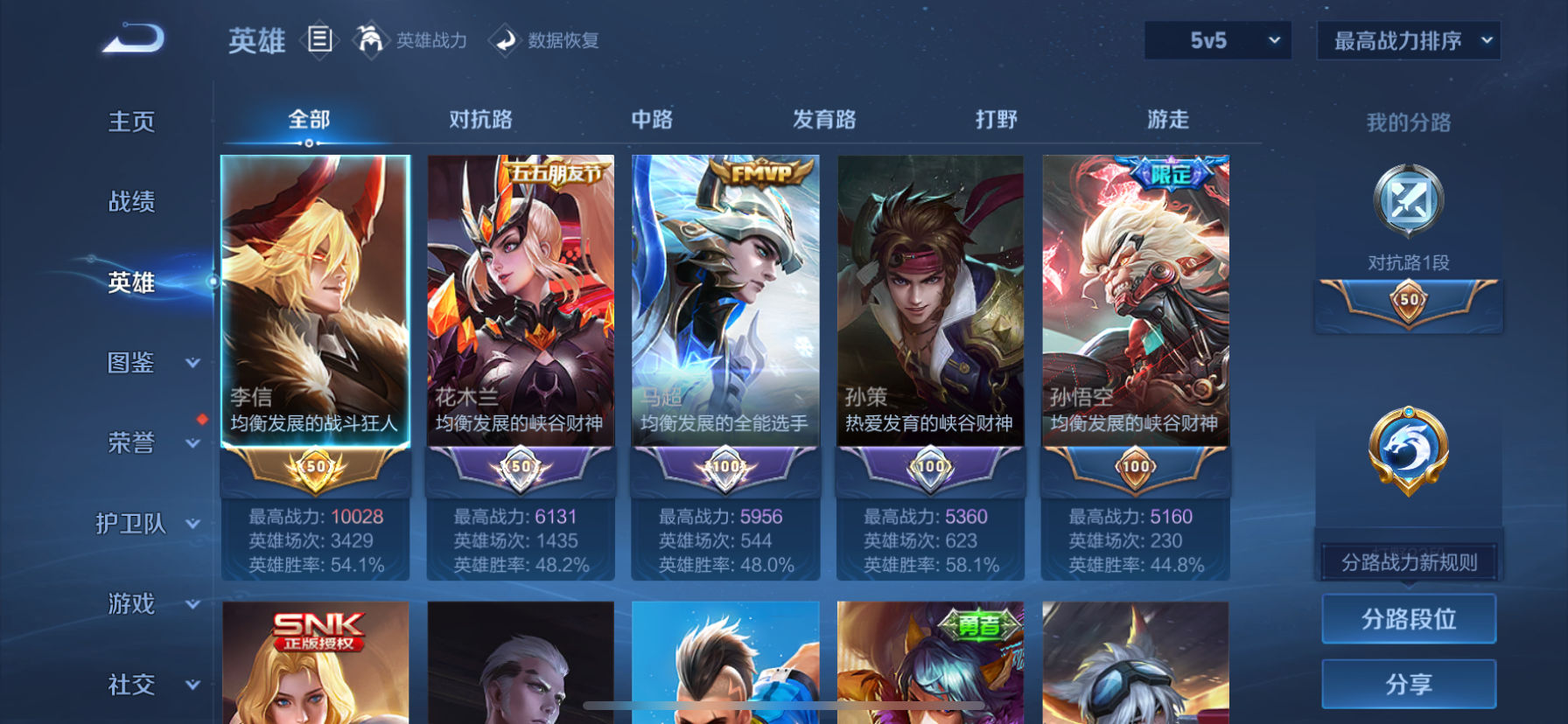This screenshot has width=1568, height=724.
Task: Expand the 图鉴 sidebar section
Action: (131, 364)
